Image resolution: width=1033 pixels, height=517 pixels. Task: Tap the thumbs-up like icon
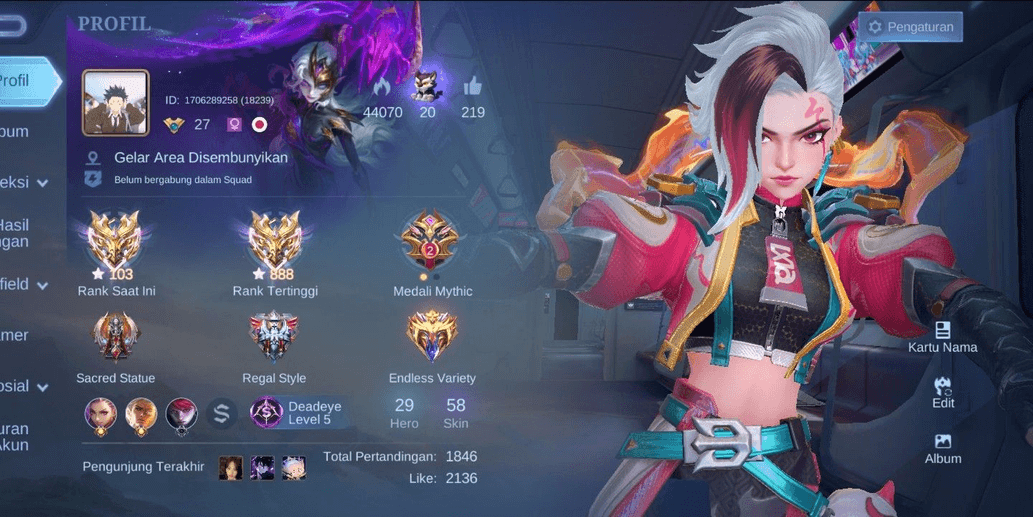473,86
